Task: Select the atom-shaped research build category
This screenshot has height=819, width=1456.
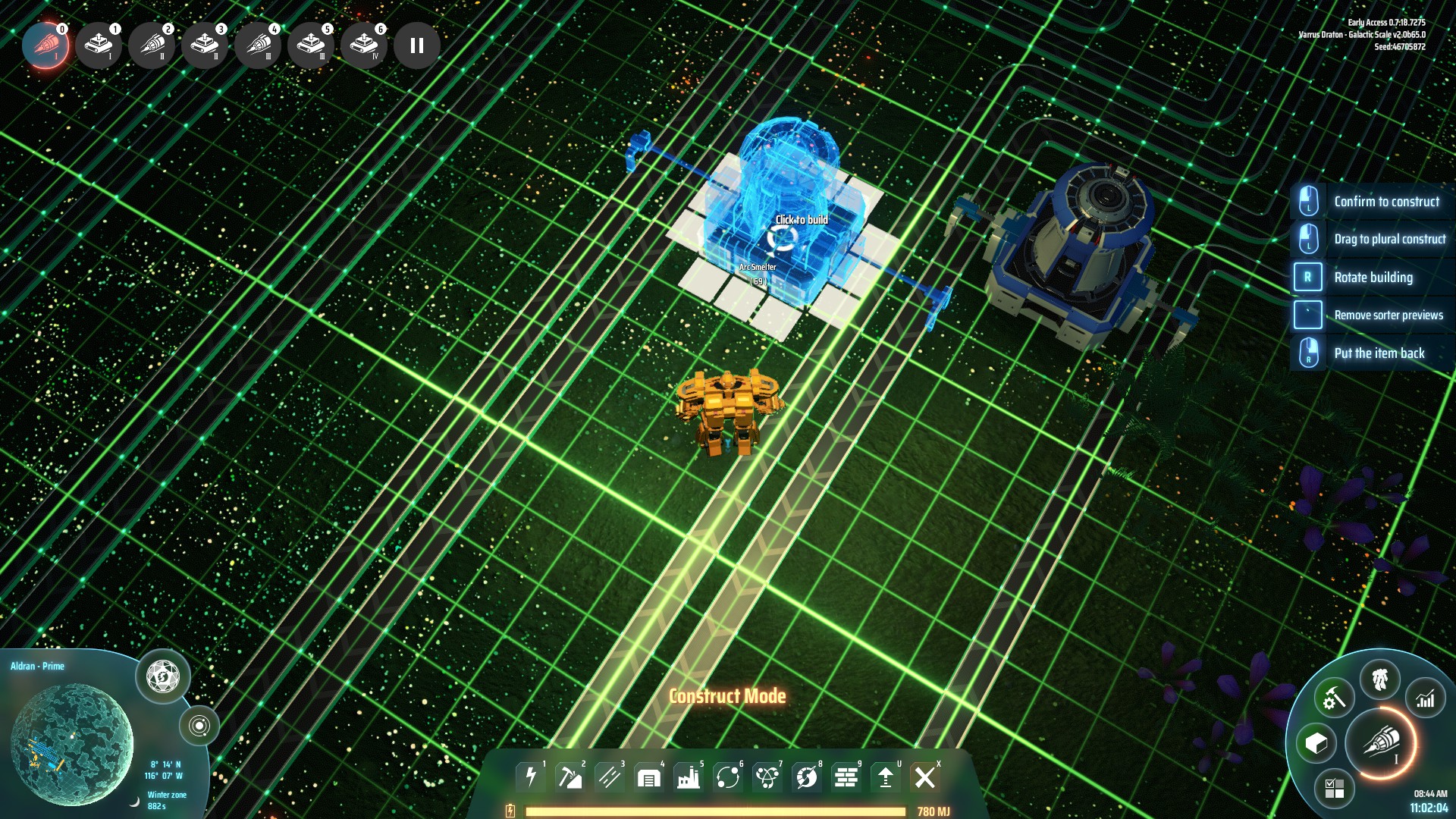Action: tap(767, 777)
